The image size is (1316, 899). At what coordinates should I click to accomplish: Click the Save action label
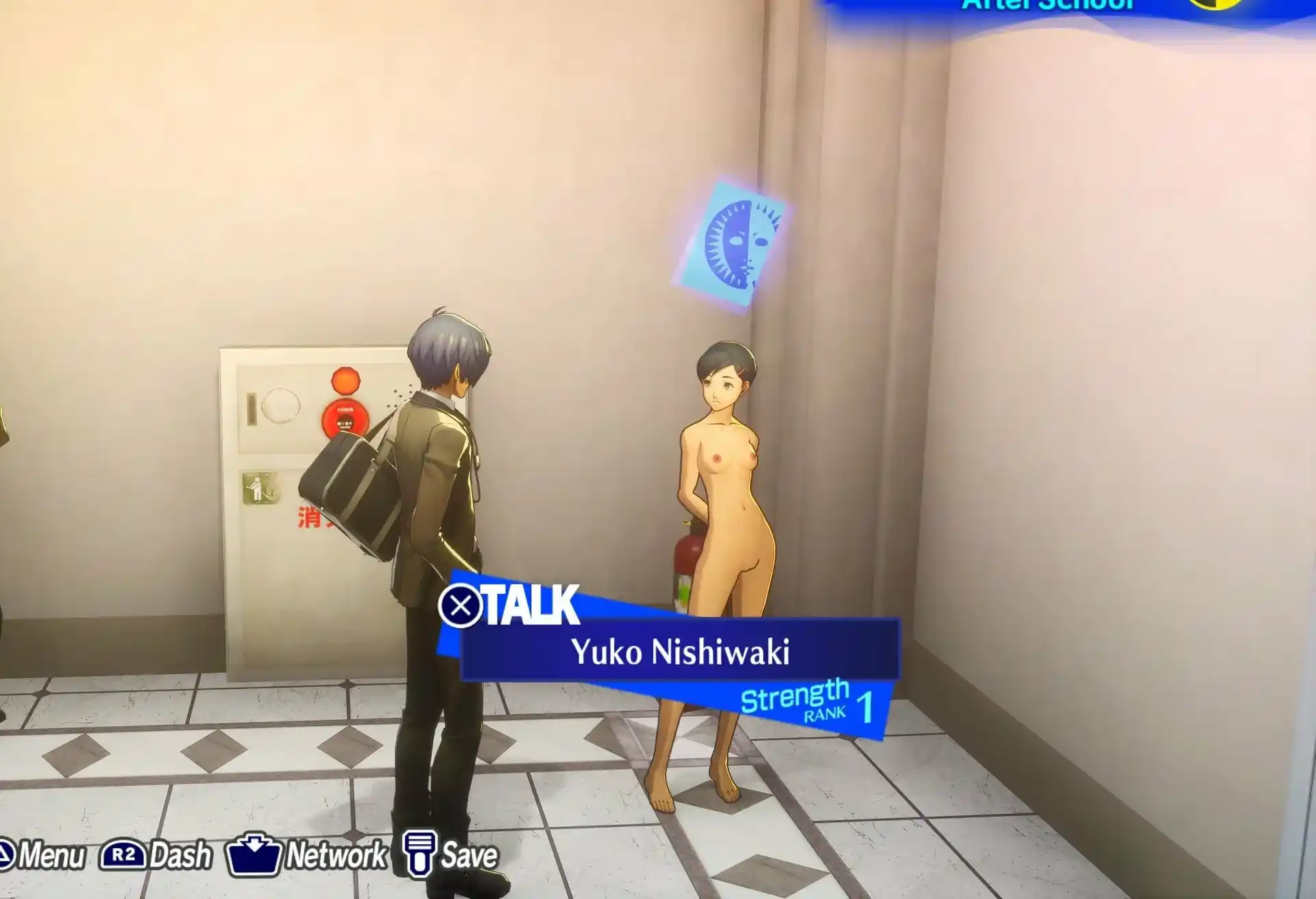pos(470,853)
